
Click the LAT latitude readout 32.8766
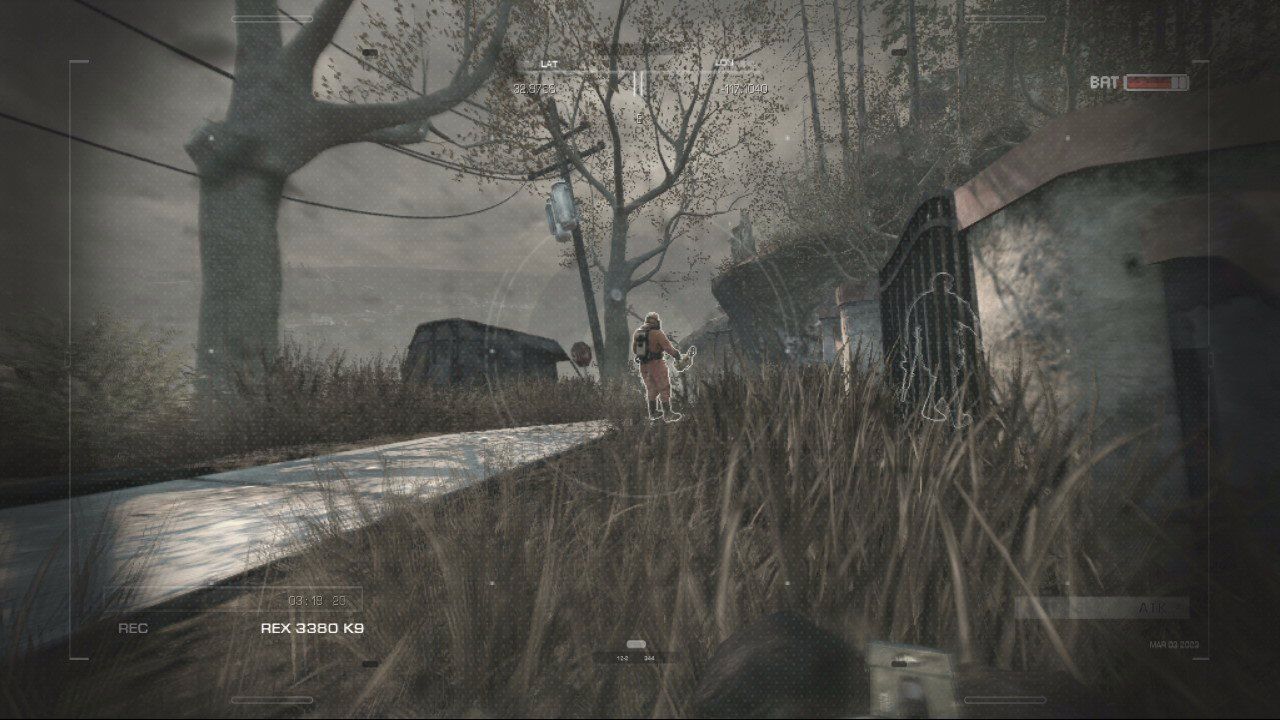click(534, 88)
